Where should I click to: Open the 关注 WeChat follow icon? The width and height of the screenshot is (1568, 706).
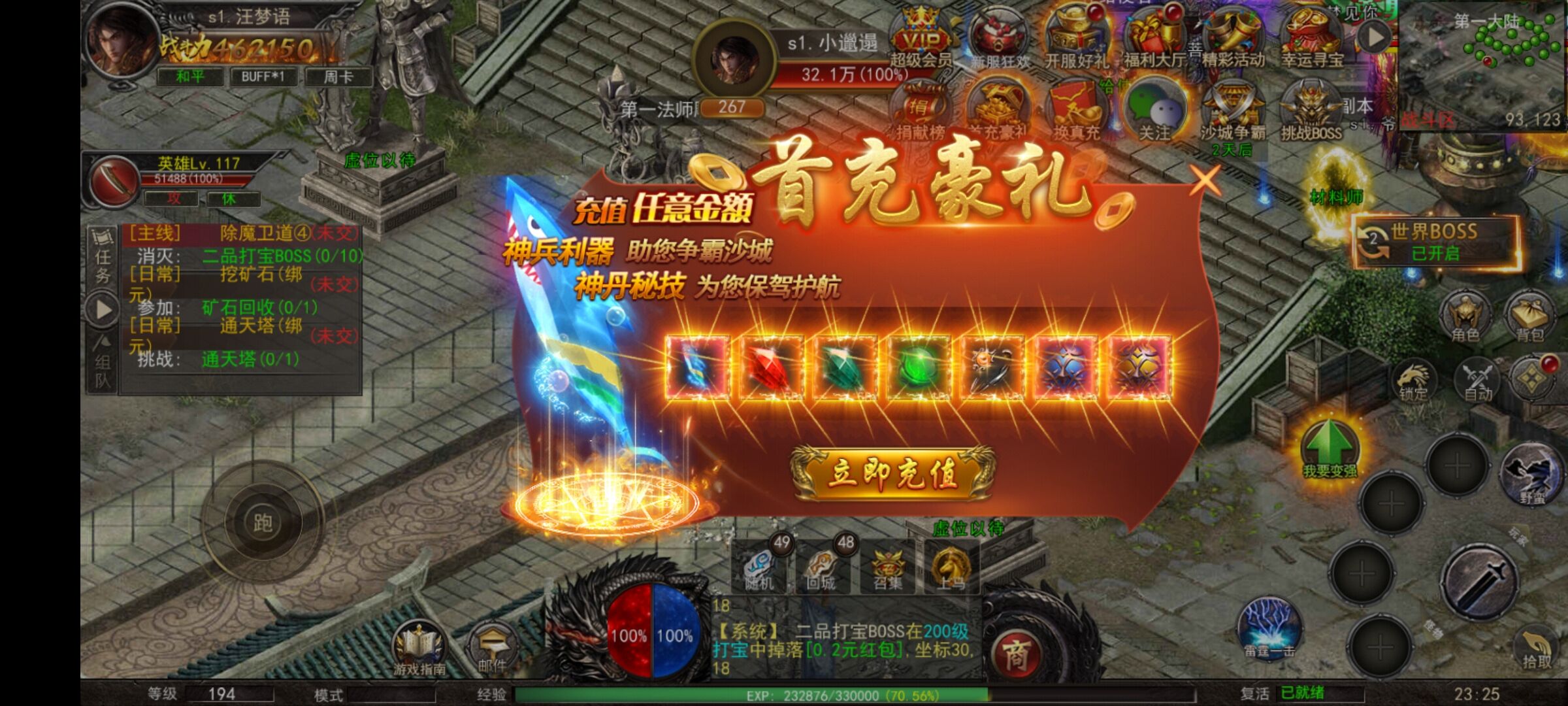tap(1154, 112)
